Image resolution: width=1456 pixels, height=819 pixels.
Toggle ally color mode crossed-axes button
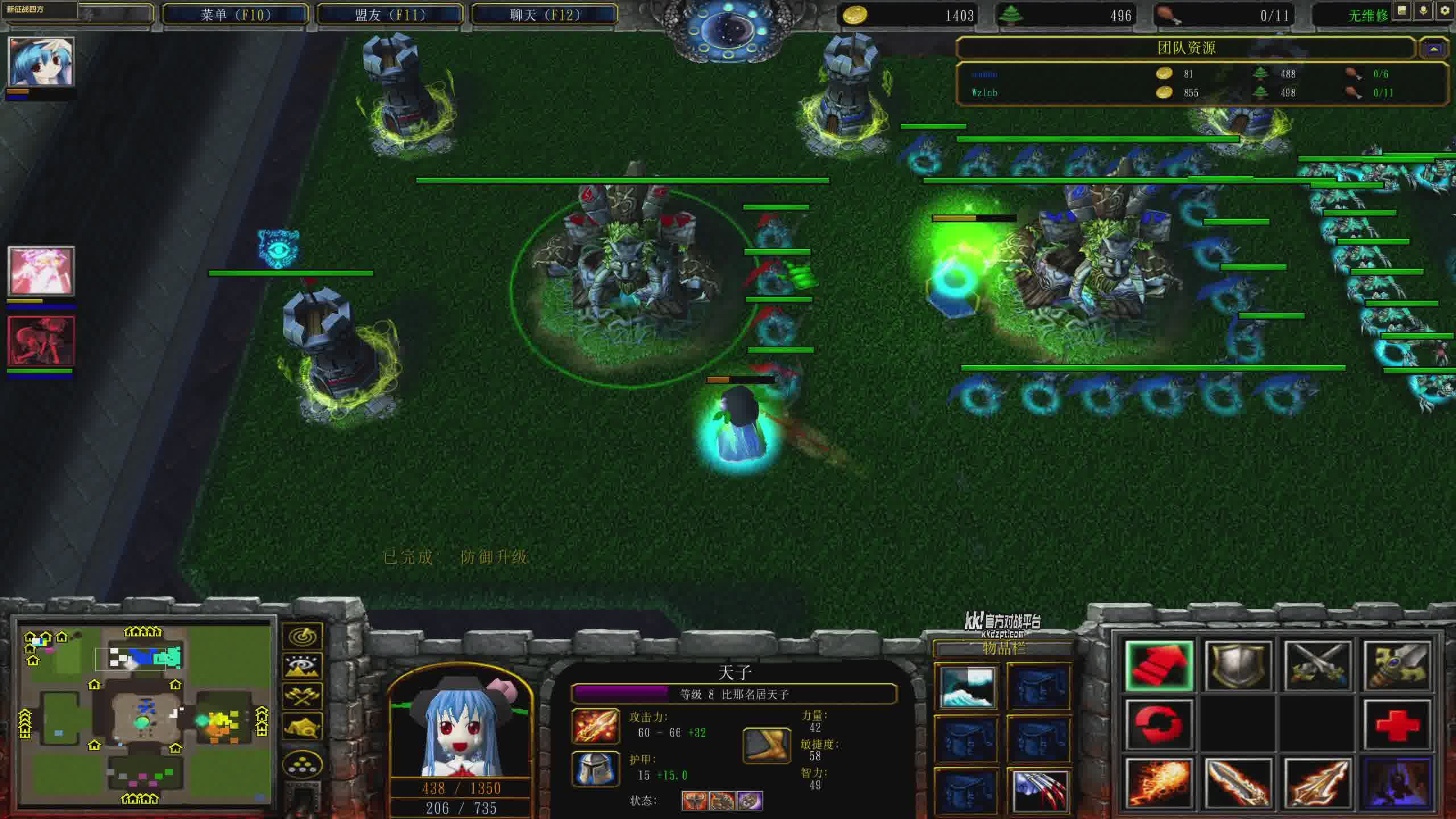click(303, 696)
